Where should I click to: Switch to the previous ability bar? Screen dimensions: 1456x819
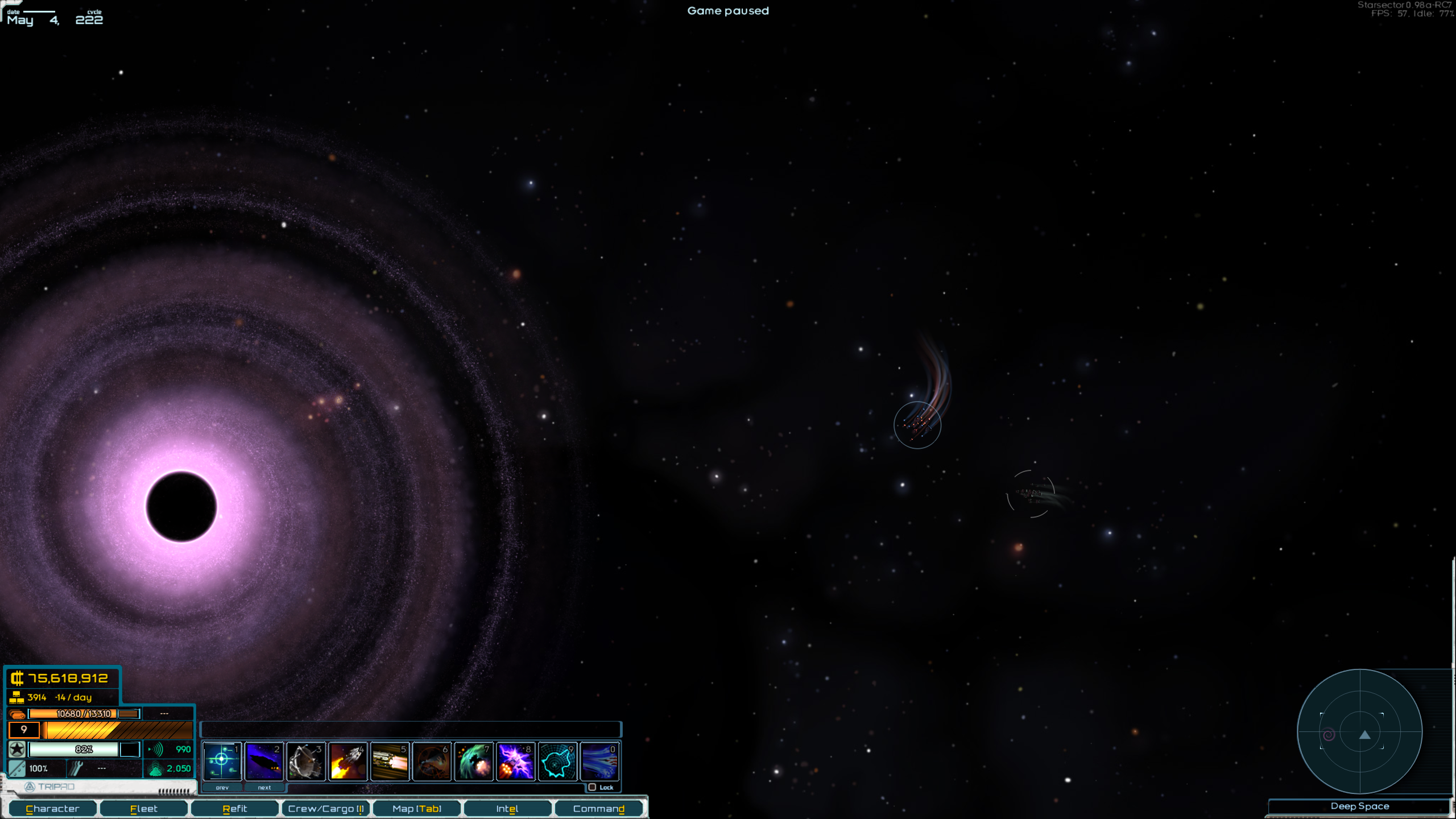coord(222,788)
